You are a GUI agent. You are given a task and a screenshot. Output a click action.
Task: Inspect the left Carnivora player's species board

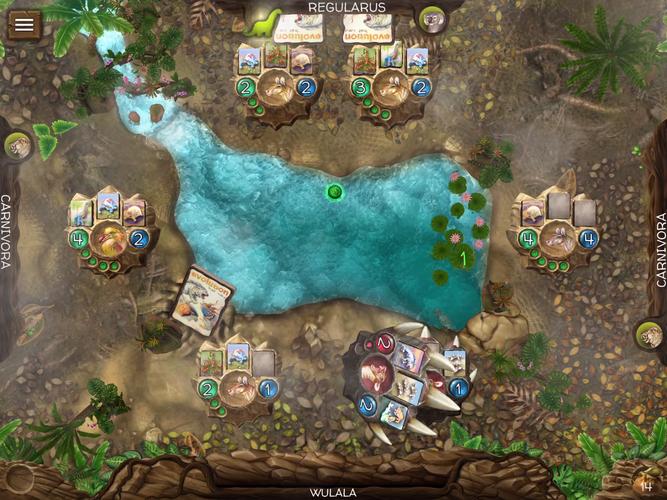point(110,232)
